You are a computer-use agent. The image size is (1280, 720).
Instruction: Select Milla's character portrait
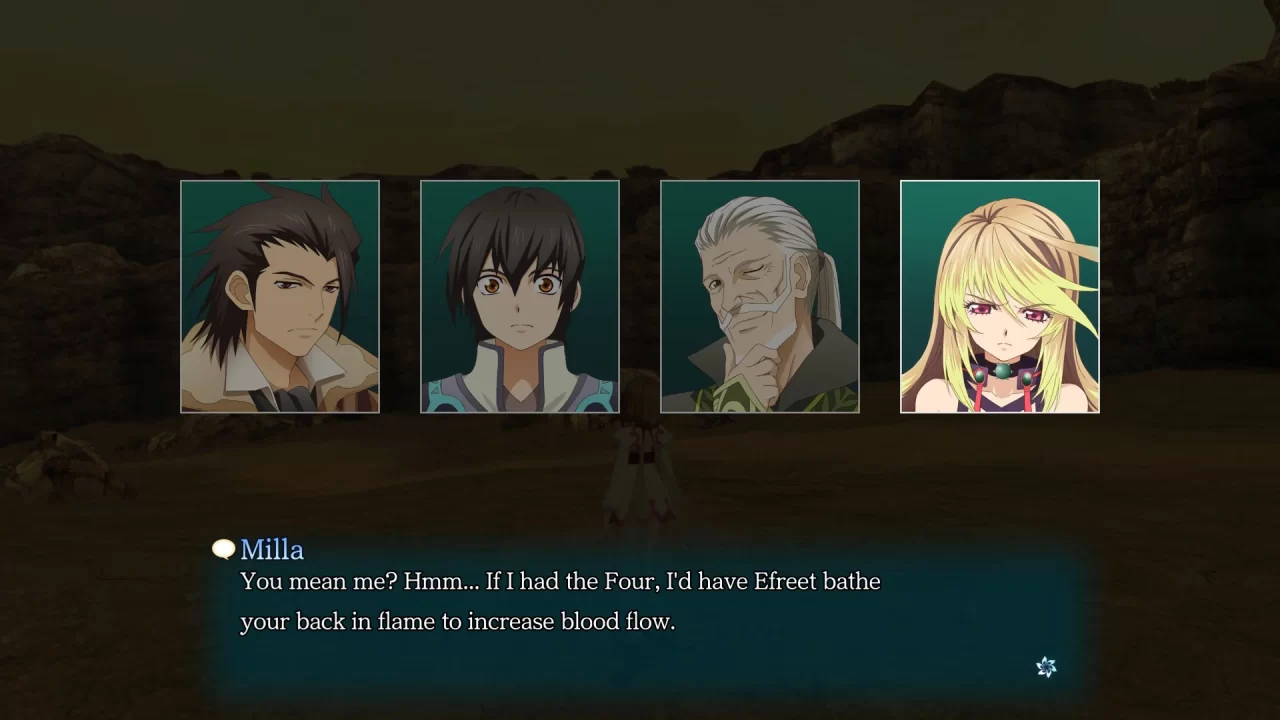pyautogui.click(x=999, y=296)
